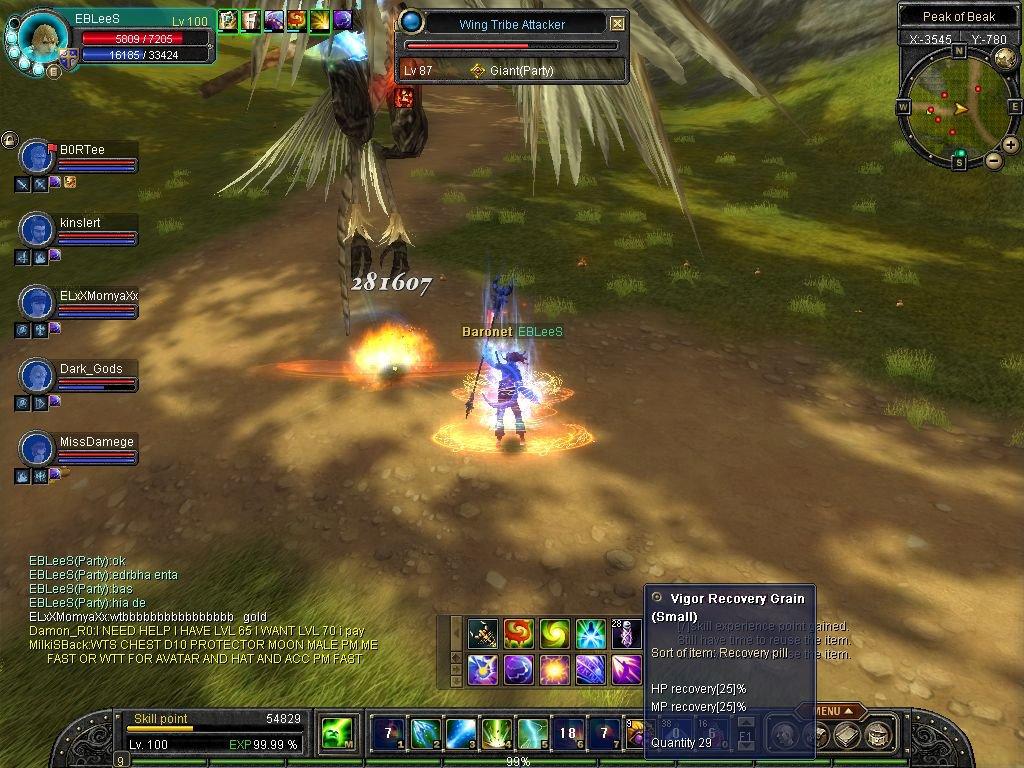
Task: Open the MENU button
Action: pyautogui.click(x=832, y=711)
